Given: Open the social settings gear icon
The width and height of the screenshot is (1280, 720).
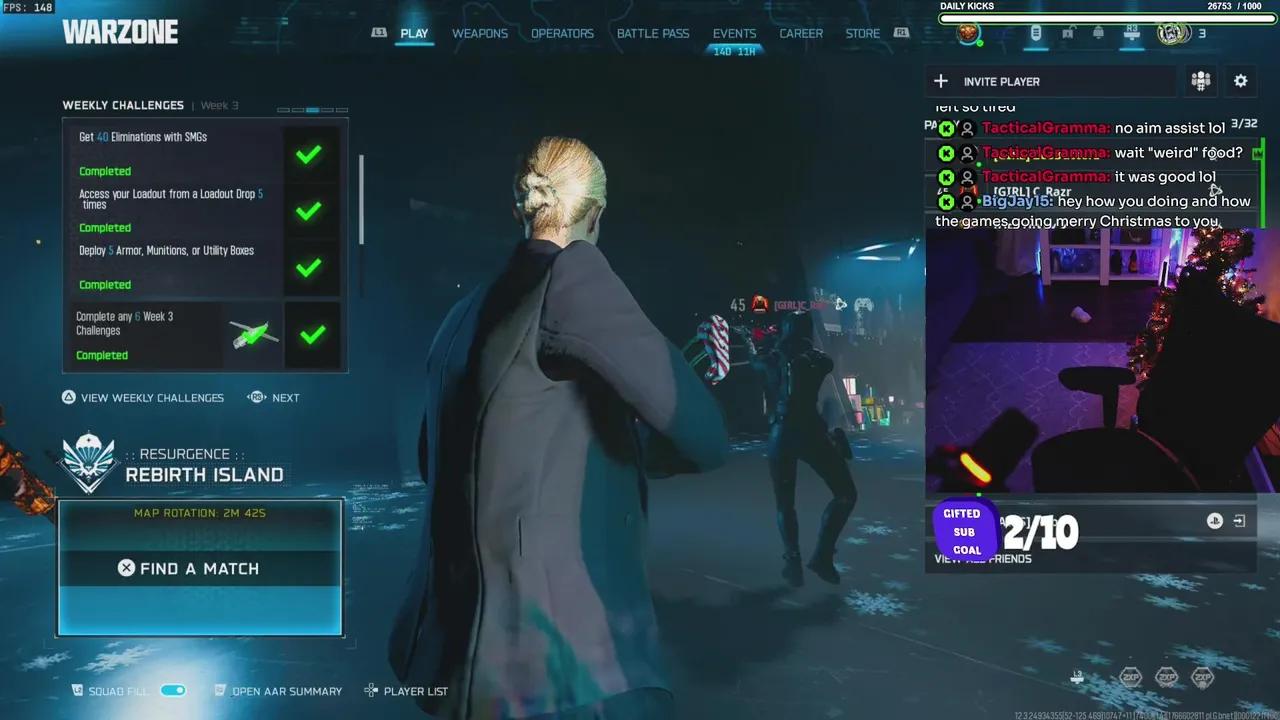Looking at the screenshot, I should coord(1240,81).
